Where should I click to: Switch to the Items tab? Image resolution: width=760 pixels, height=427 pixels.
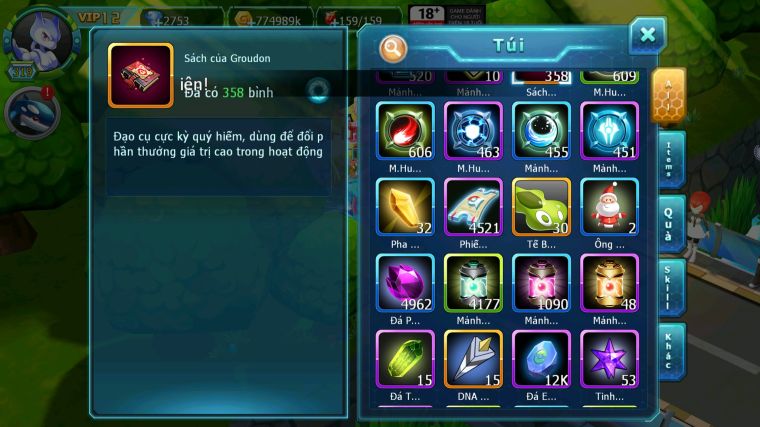click(x=670, y=159)
